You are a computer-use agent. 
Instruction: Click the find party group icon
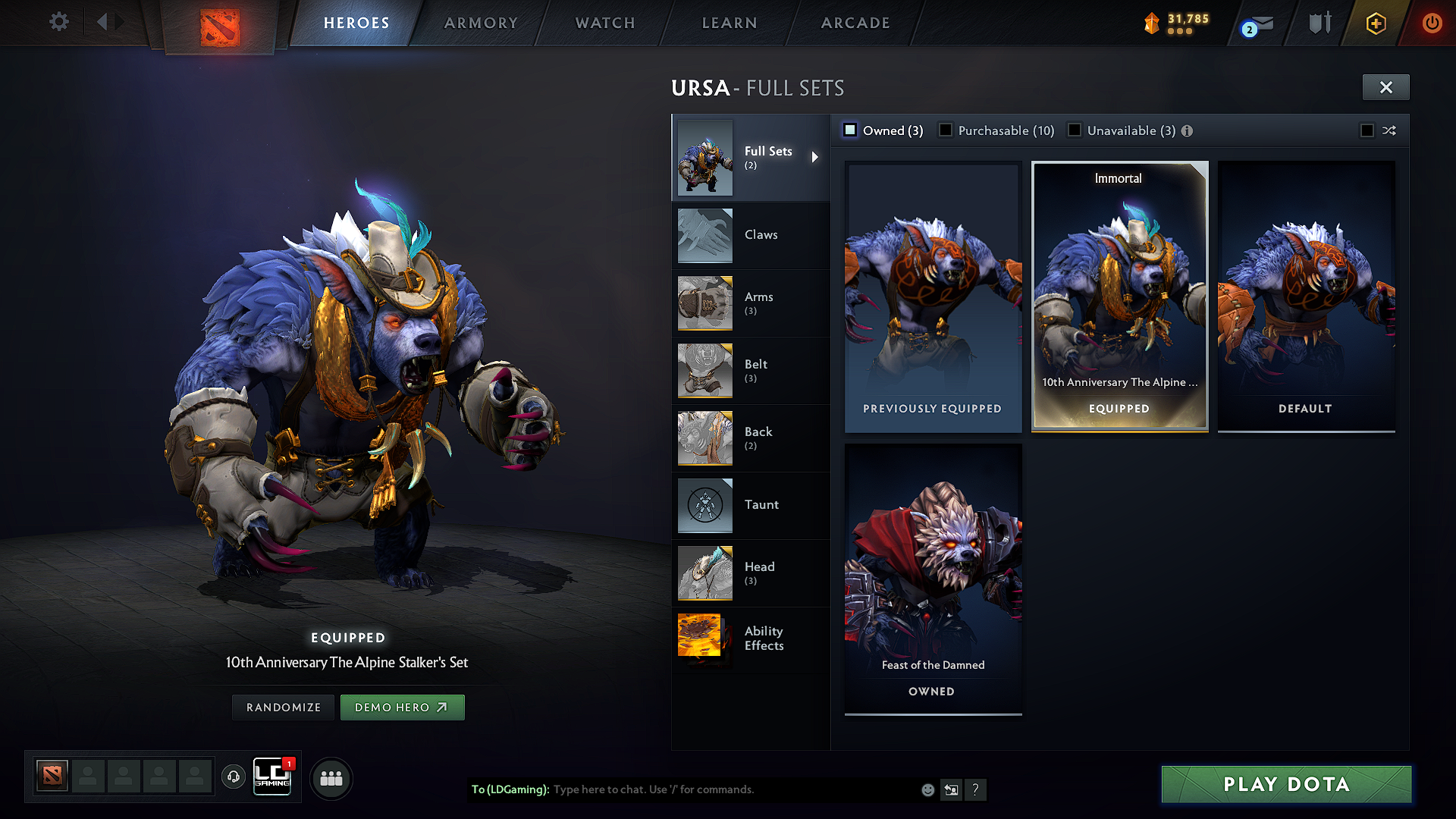pos(331,778)
